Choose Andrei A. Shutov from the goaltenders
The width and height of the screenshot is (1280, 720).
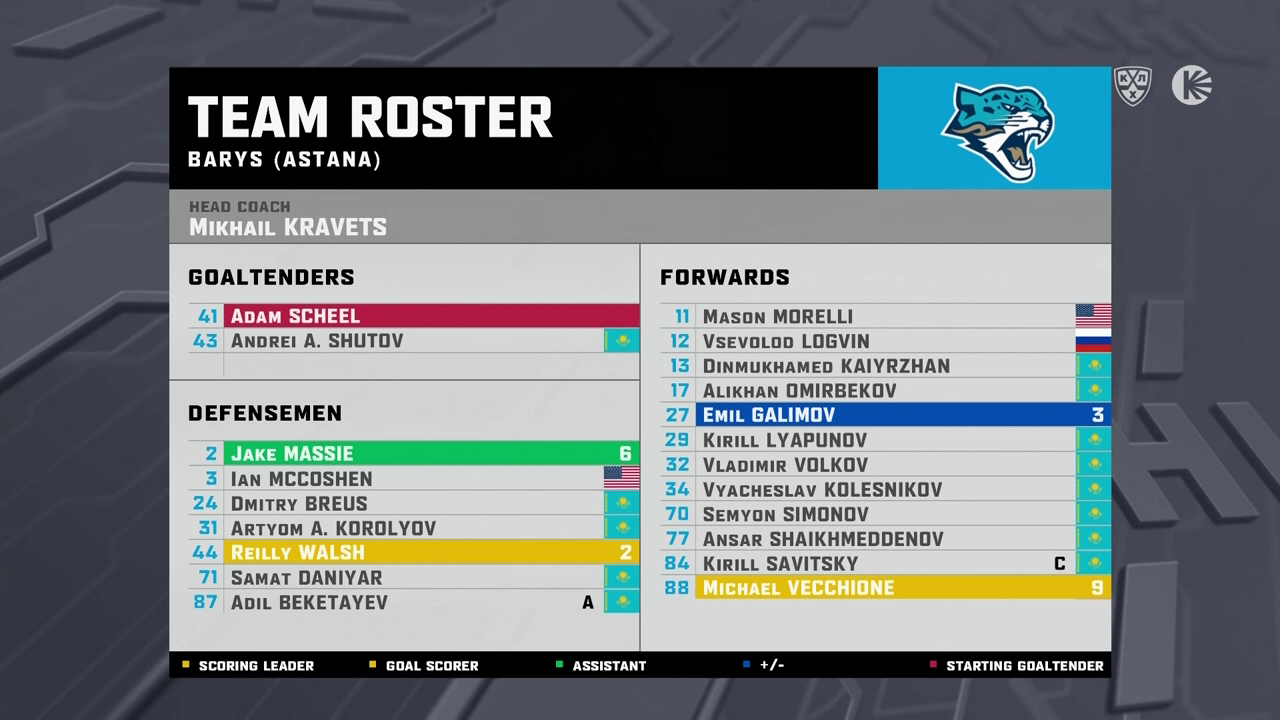pyautogui.click(x=414, y=341)
